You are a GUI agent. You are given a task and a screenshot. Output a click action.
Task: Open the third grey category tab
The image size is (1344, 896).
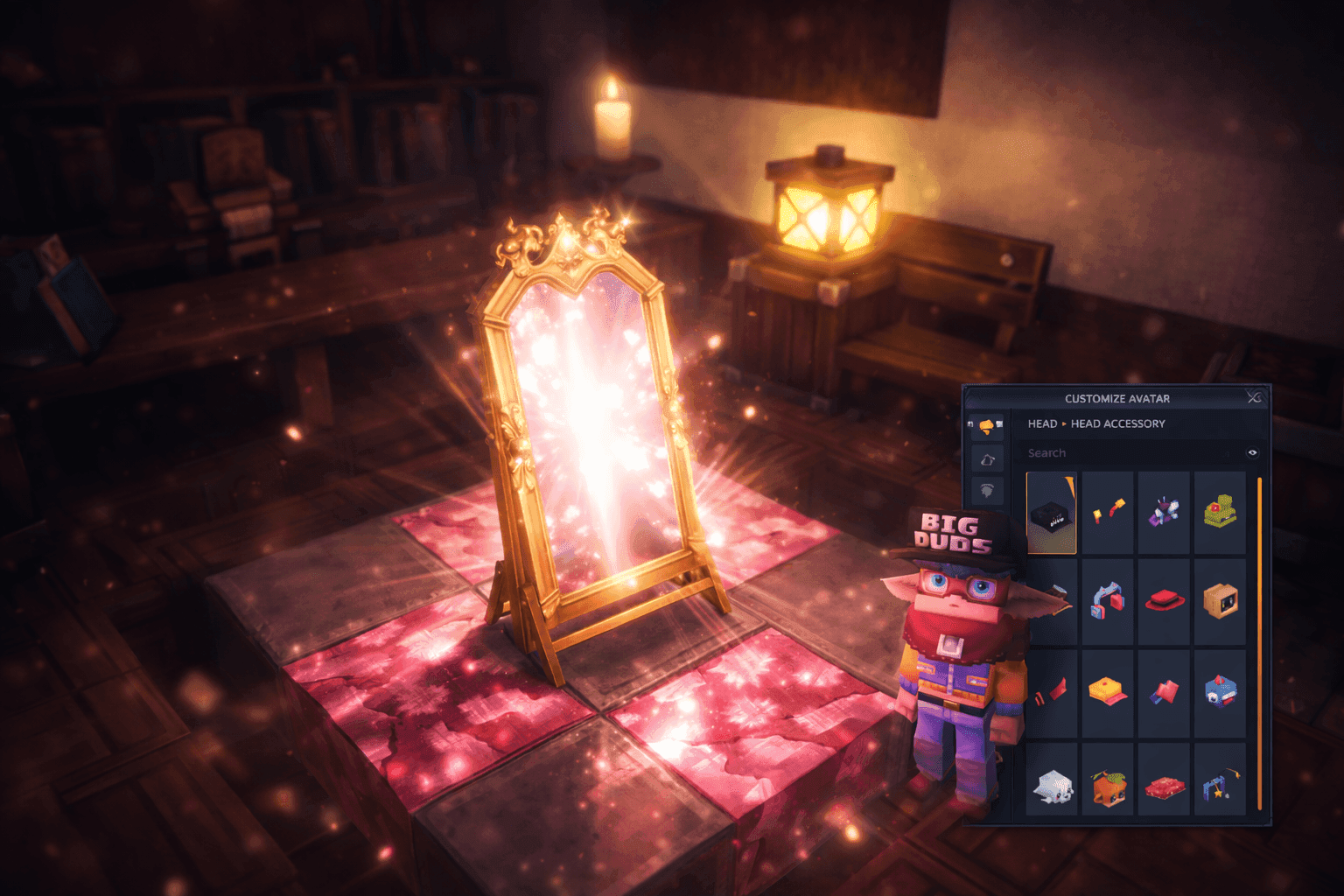pos(987,491)
